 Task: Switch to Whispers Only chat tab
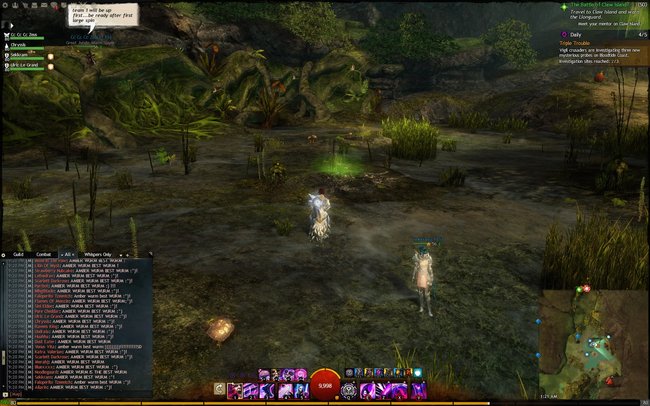pyautogui.click(x=98, y=255)
